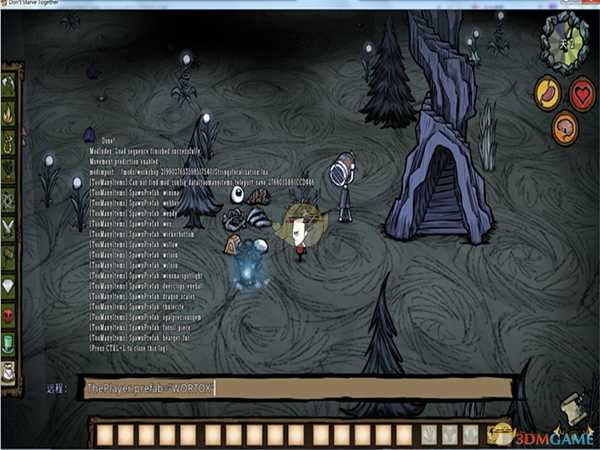Select the white diamond Refine tab
Image resolution: width=600 pixels, height=450 pixels.
(x=10, y=284)
